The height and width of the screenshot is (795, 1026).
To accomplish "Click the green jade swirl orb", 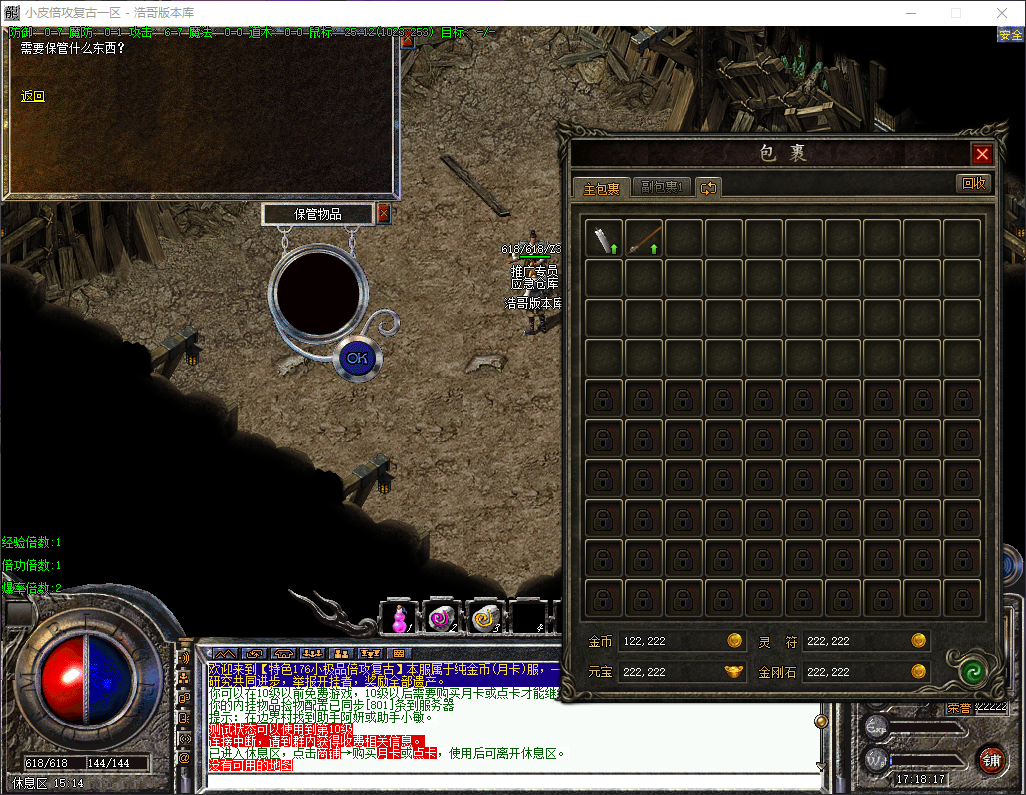I will 968,670.
